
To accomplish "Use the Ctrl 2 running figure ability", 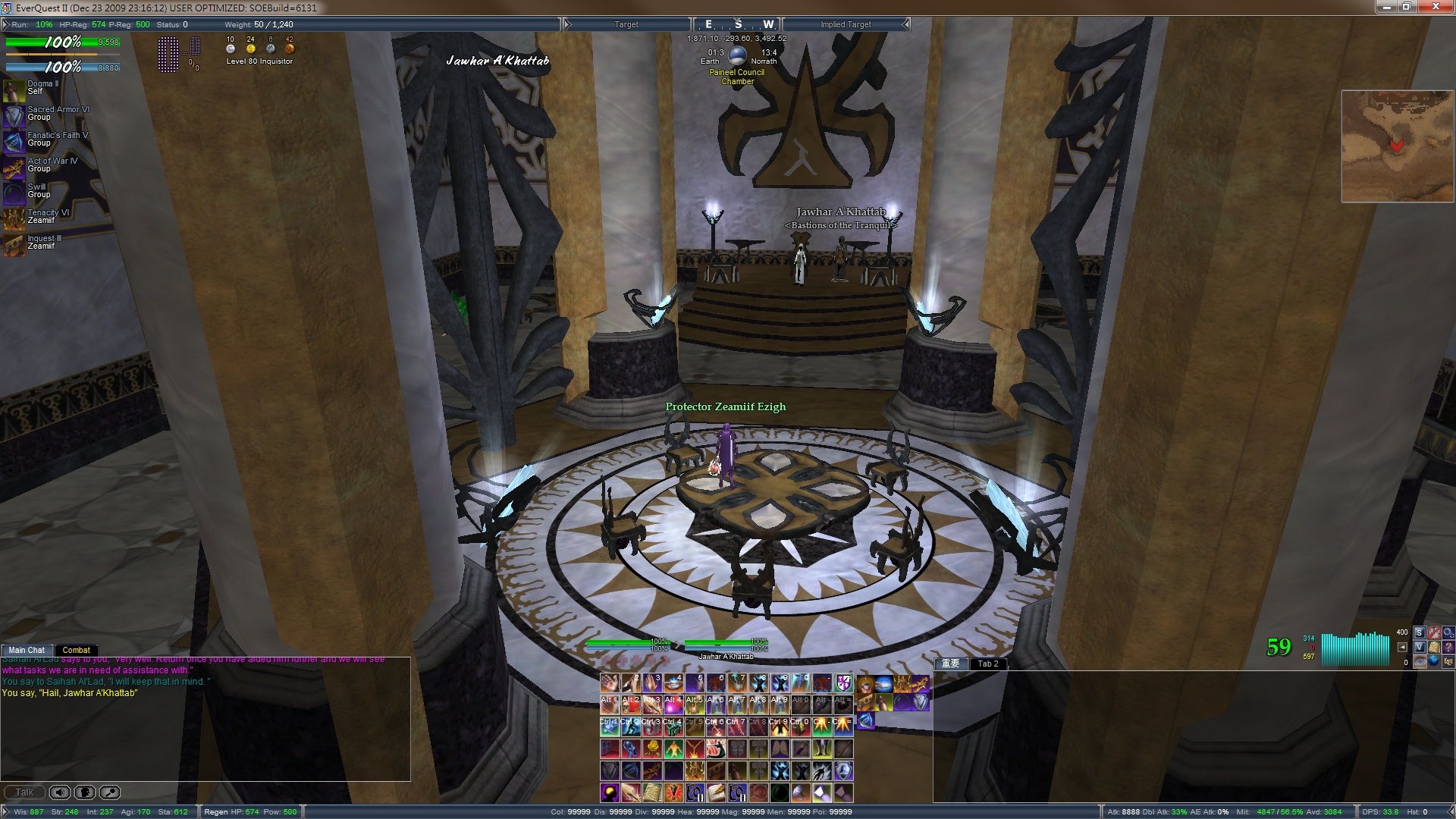I will coord(631,727).
